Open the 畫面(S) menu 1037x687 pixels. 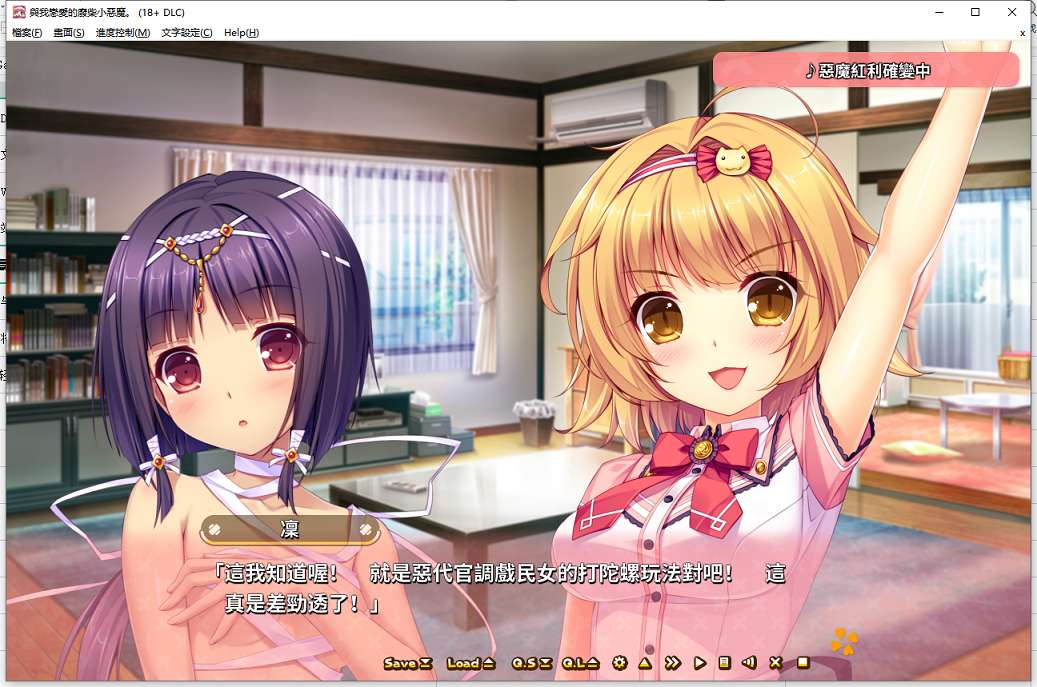pos(69,33)
